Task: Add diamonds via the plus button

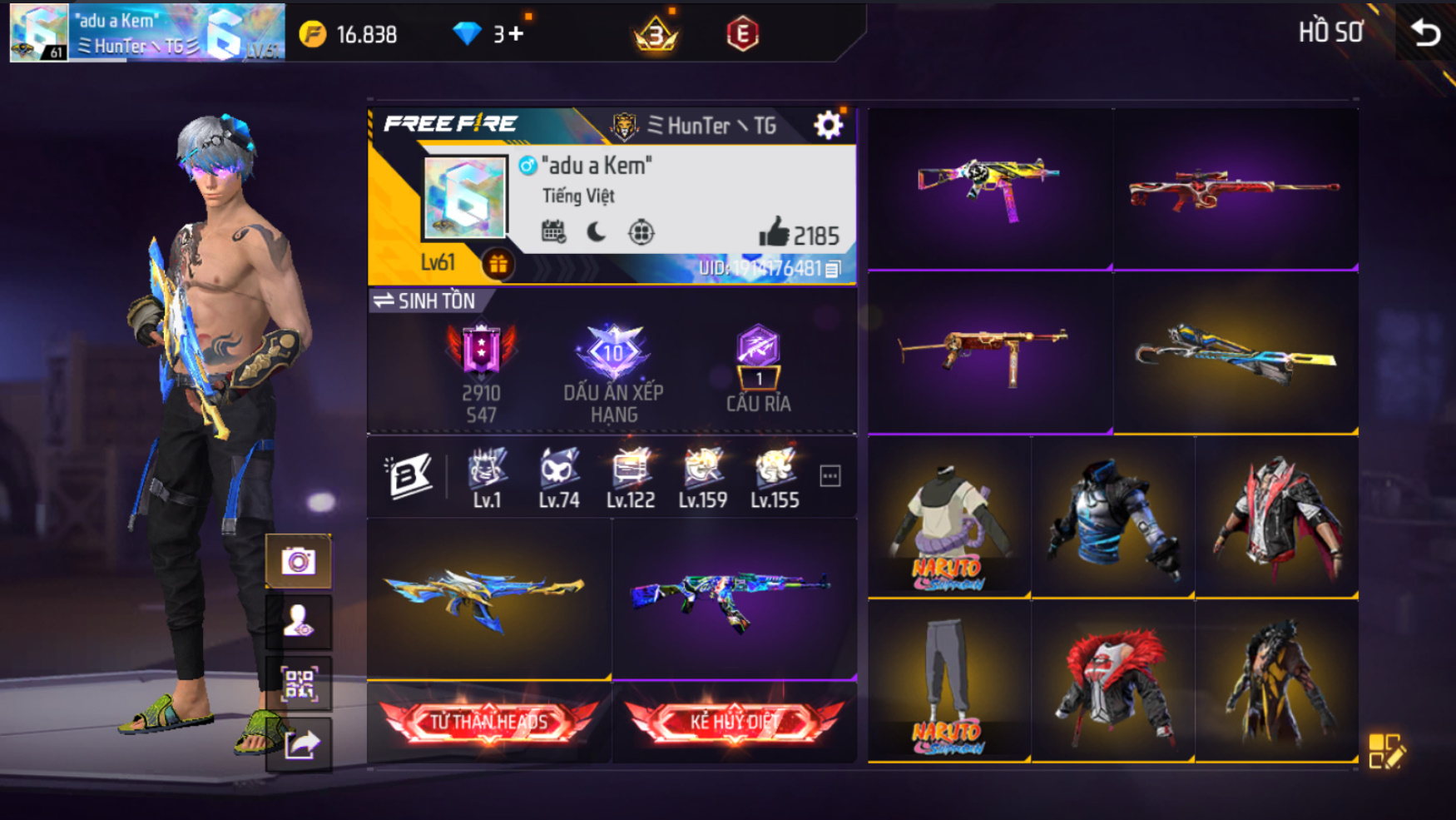Action: [515, 34]
